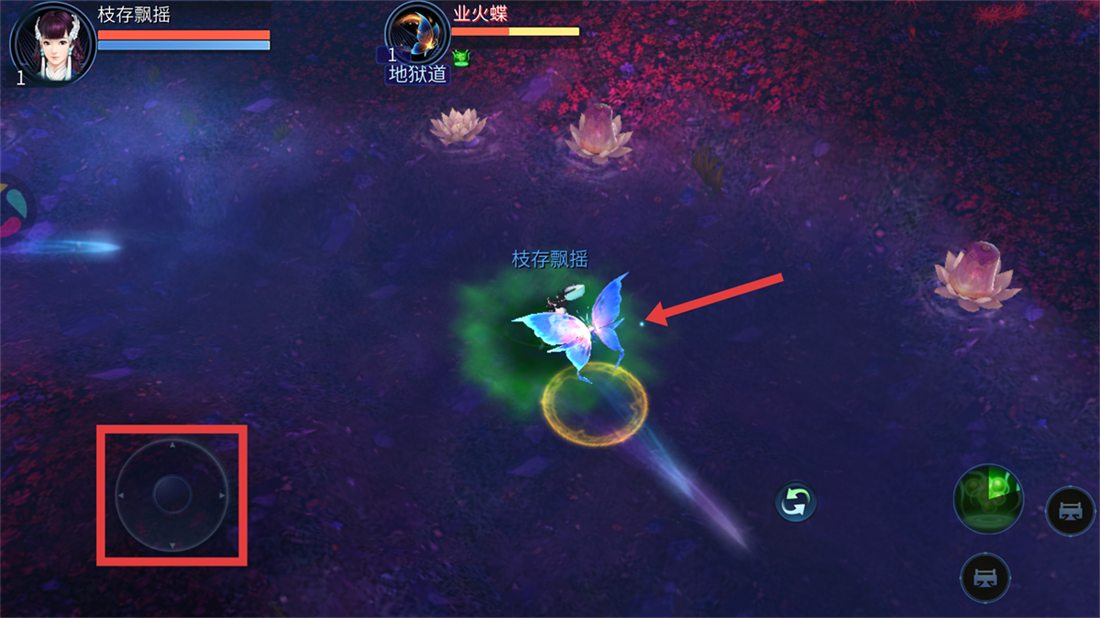The image size is (1100, 618).
Task: Open the player character portrait 枝存飘摇
Action: 54,43
